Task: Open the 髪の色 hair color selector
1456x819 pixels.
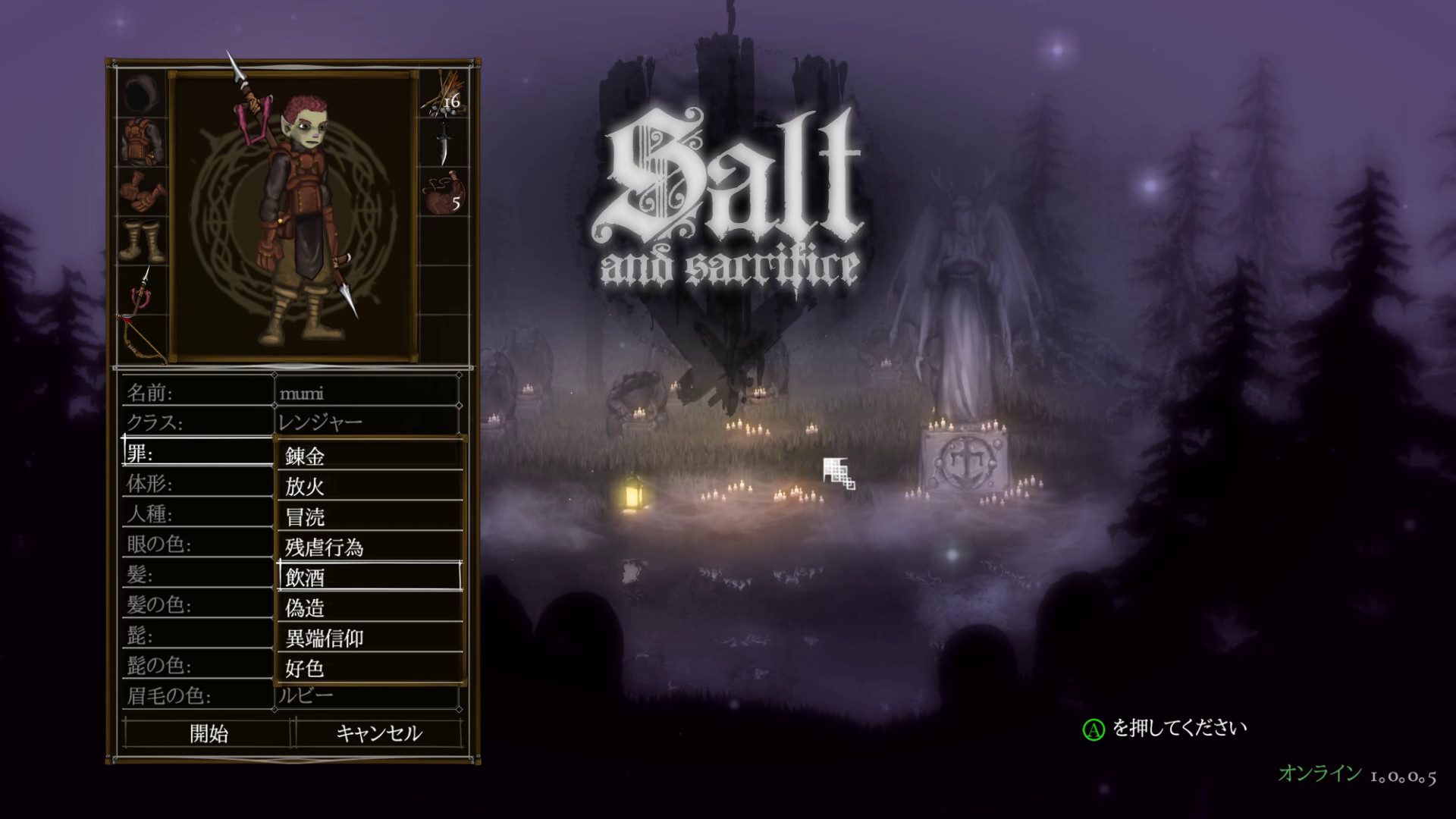Action: pos(197,604)
